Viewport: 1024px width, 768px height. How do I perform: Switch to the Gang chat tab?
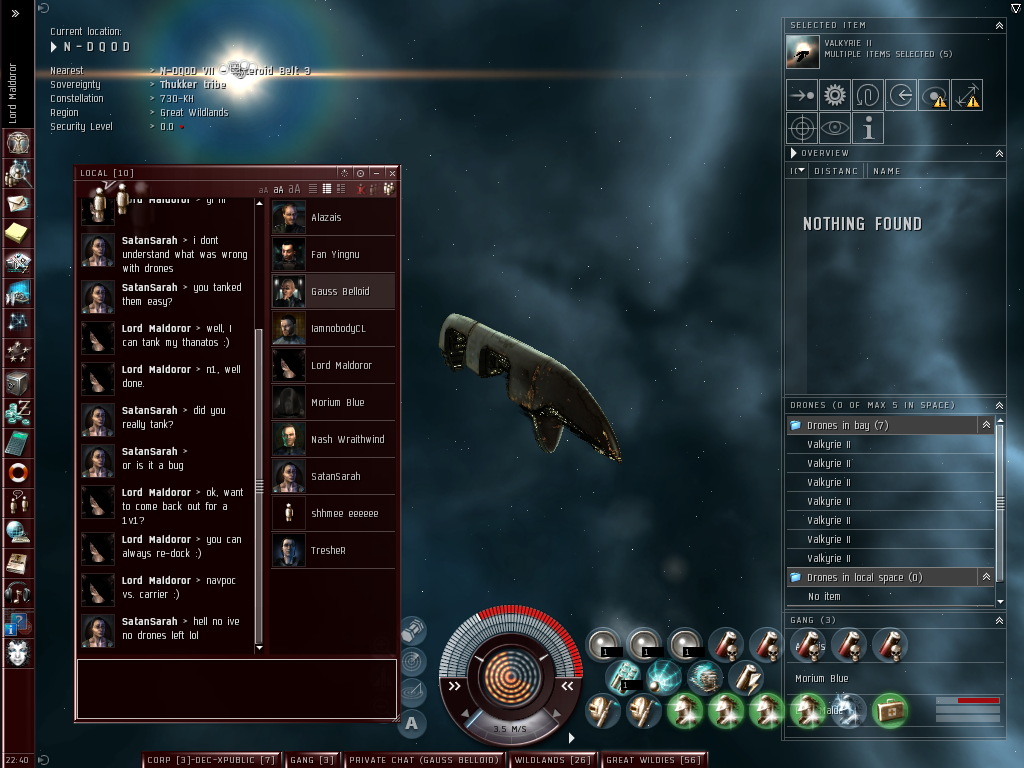pyautogui.click(x=313, y=760)
